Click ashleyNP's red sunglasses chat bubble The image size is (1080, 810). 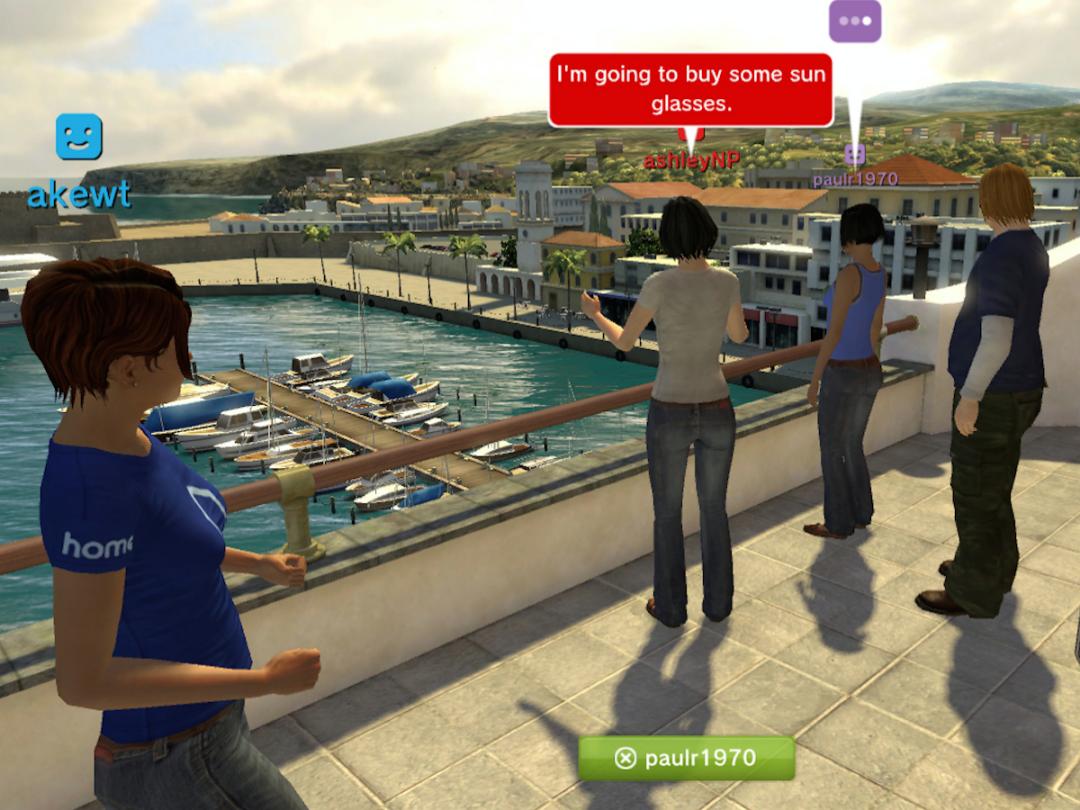[x=690, y=90]
